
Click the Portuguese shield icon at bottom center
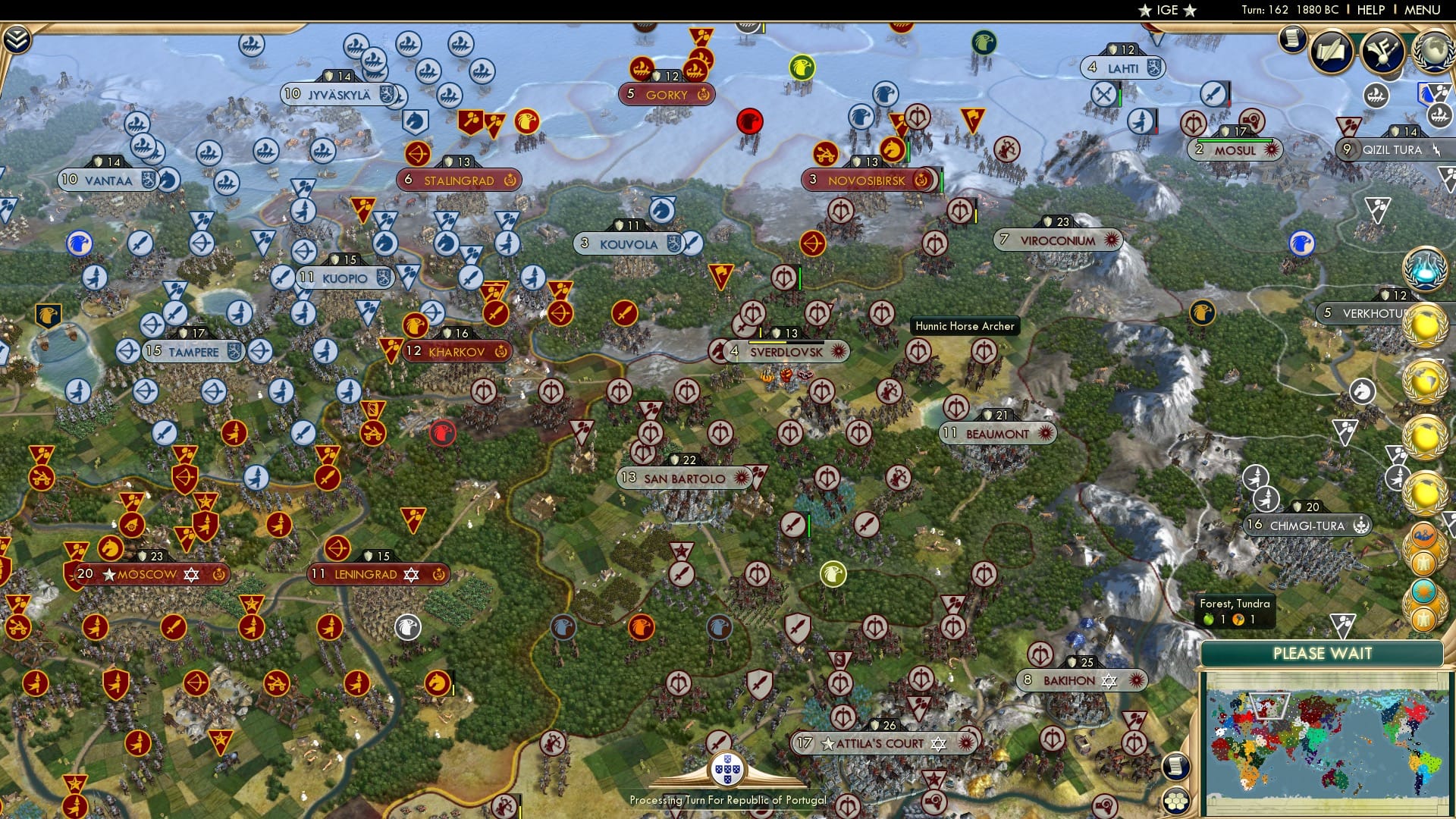727,768
